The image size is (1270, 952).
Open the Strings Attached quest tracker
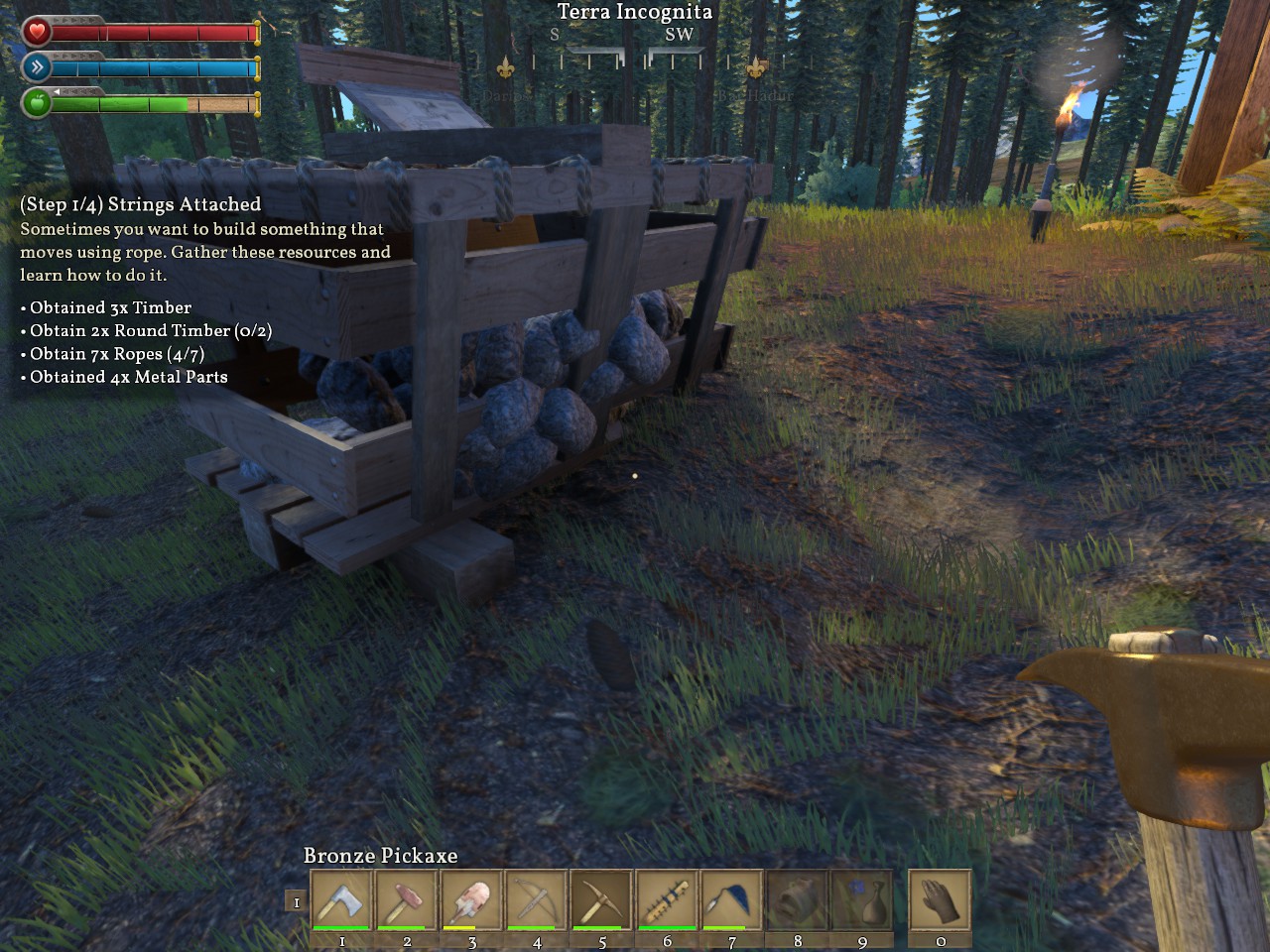(x=140, y=204)
